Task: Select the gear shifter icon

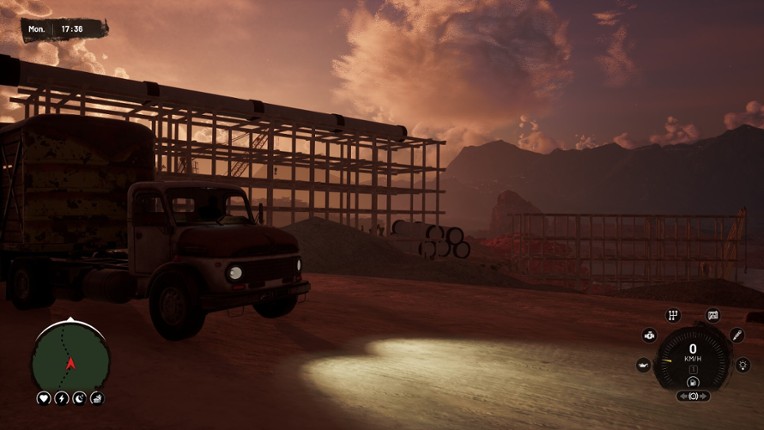Action: [673, 316]
